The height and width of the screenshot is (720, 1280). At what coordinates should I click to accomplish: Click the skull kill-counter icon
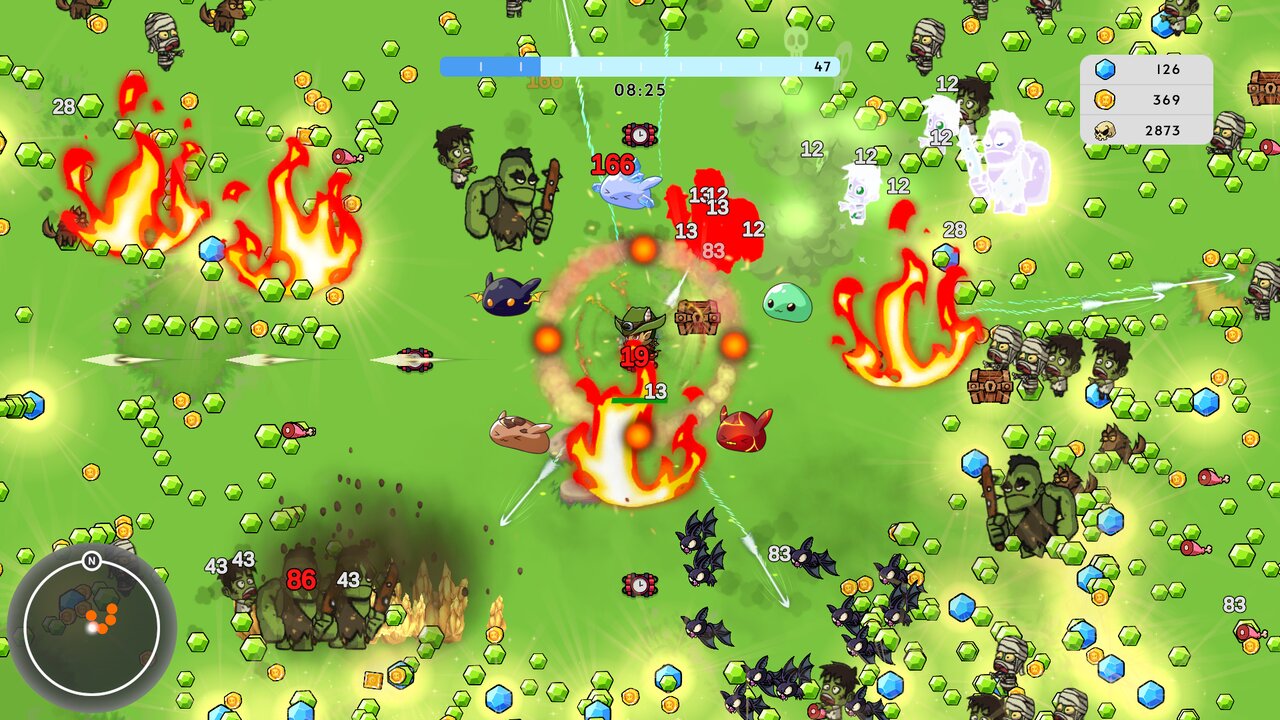1107,129
